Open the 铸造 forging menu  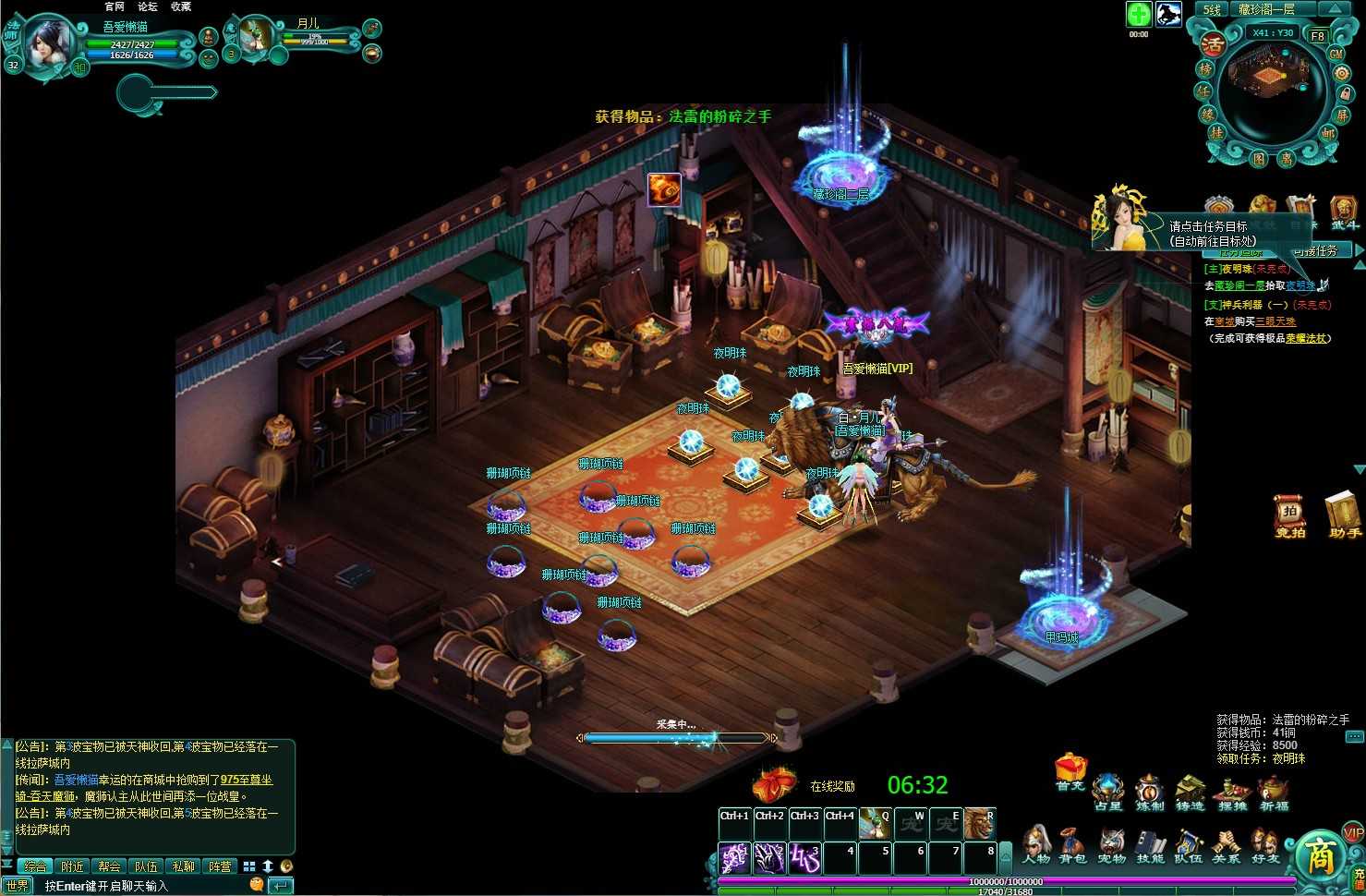point(1190,793)
